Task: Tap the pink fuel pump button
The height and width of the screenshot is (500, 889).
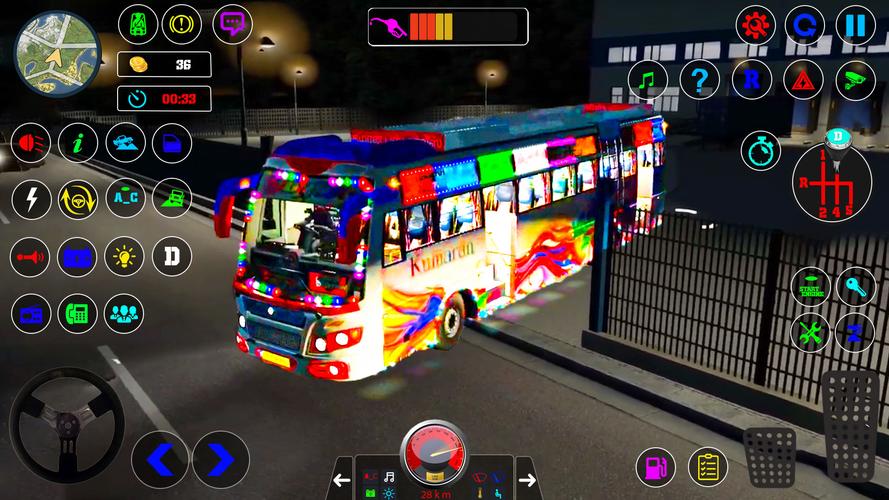Action: click(x=656, y=467)
